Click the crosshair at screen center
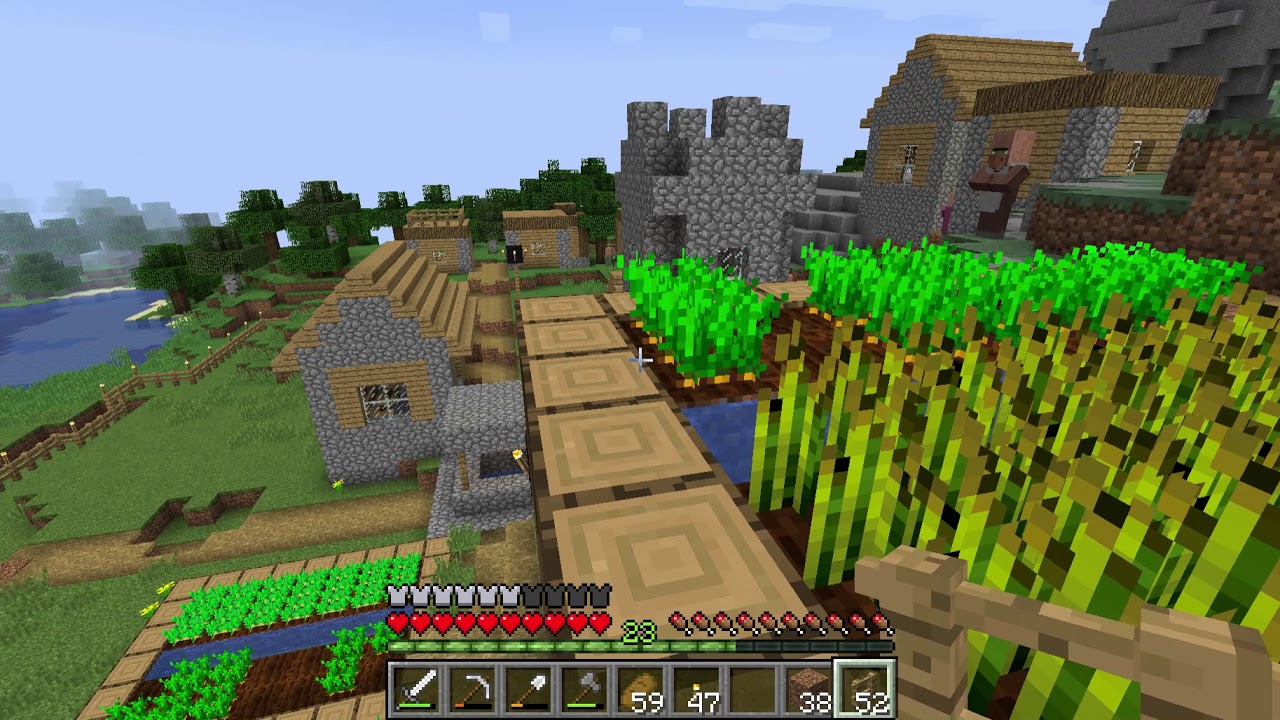 [x=640, y=360]
